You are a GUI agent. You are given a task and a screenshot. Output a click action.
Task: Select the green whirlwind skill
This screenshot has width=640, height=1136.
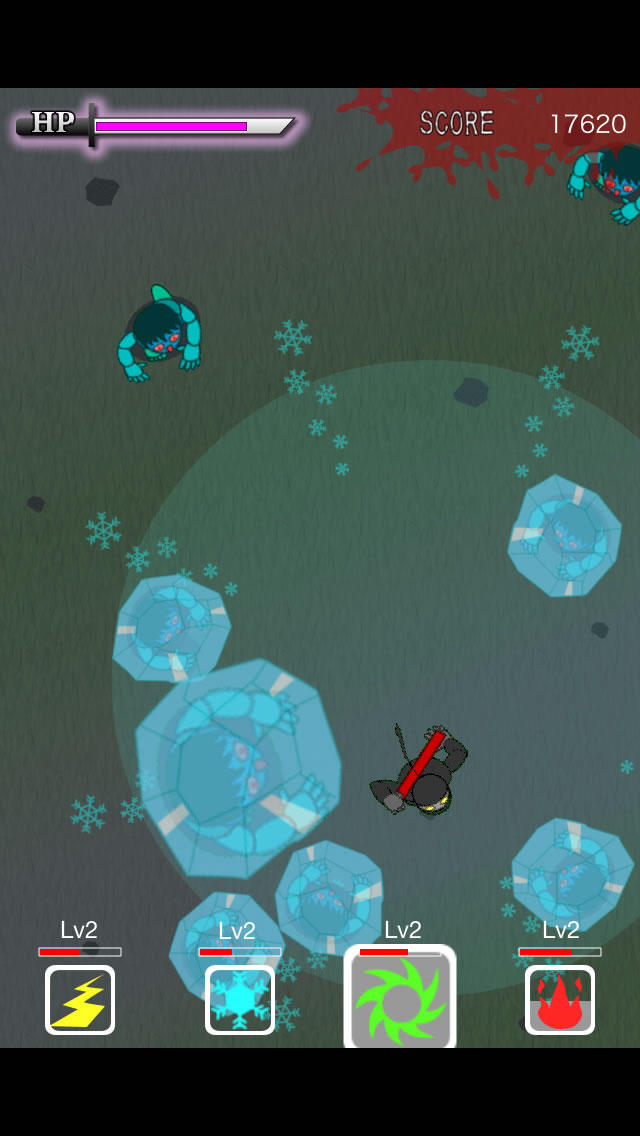click(x=400, y=1001)
